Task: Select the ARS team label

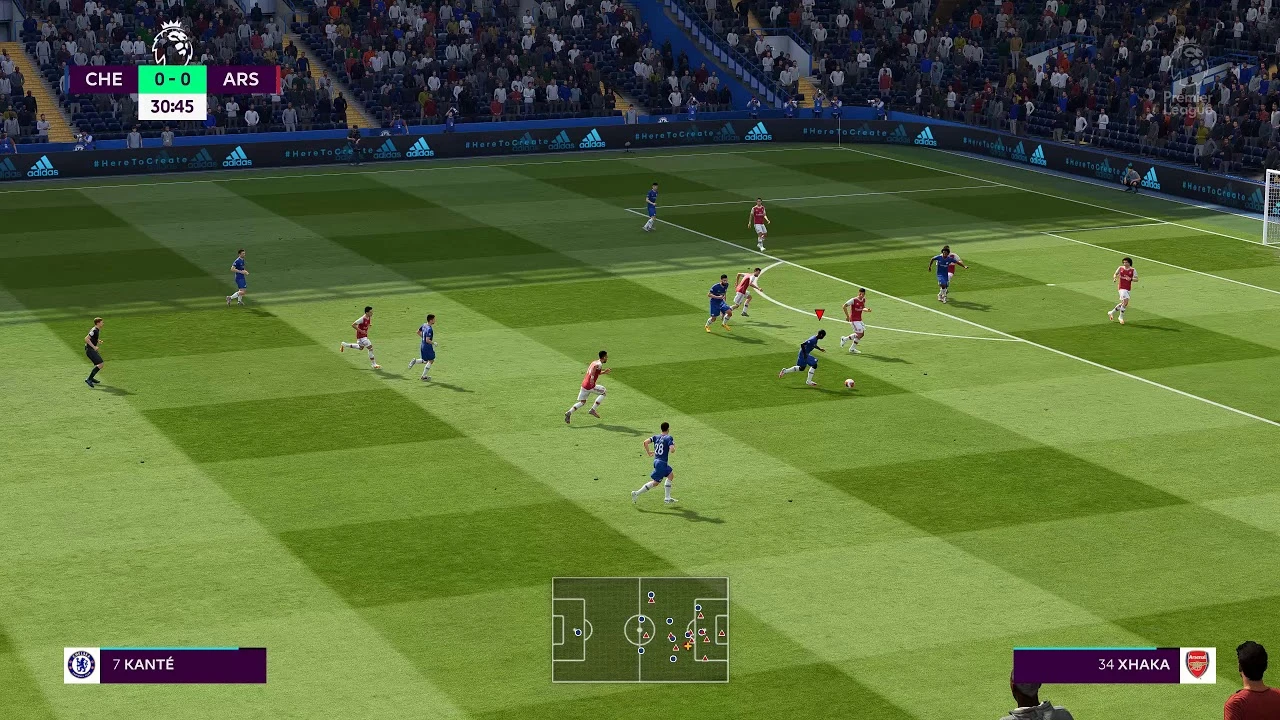Action: point(243,79)
